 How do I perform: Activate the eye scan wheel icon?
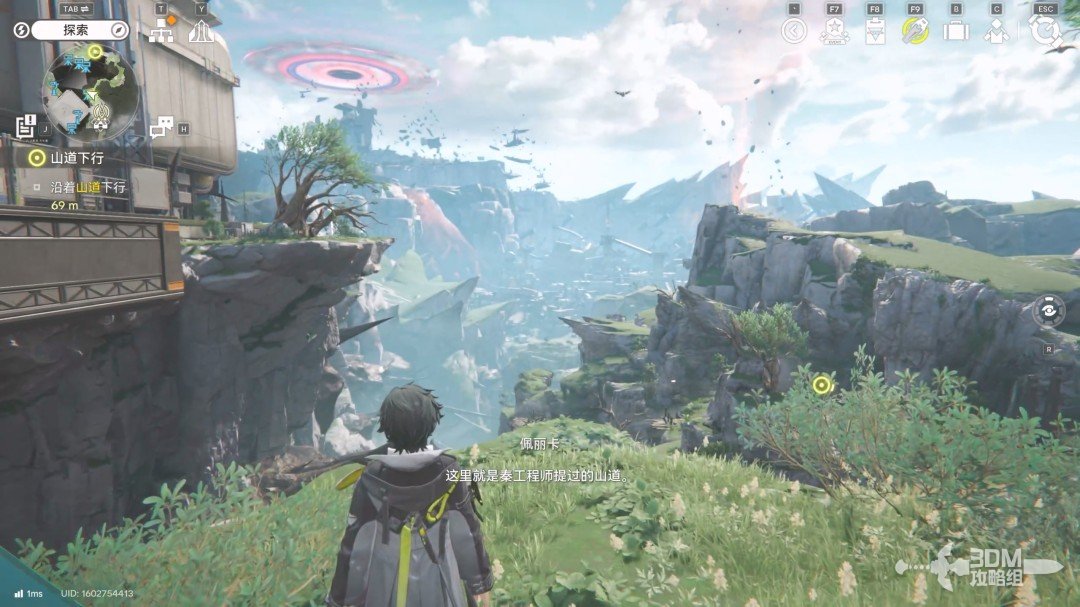[1048, 310]
